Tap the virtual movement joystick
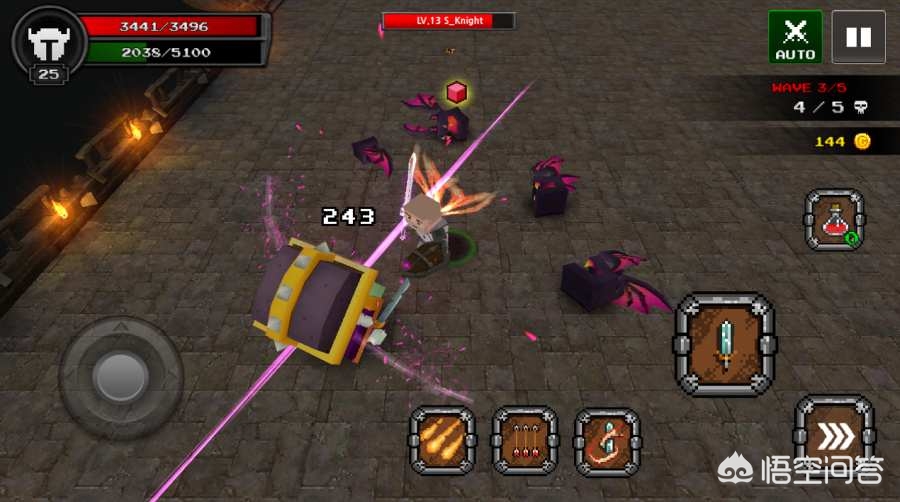 tap(121, 376)
